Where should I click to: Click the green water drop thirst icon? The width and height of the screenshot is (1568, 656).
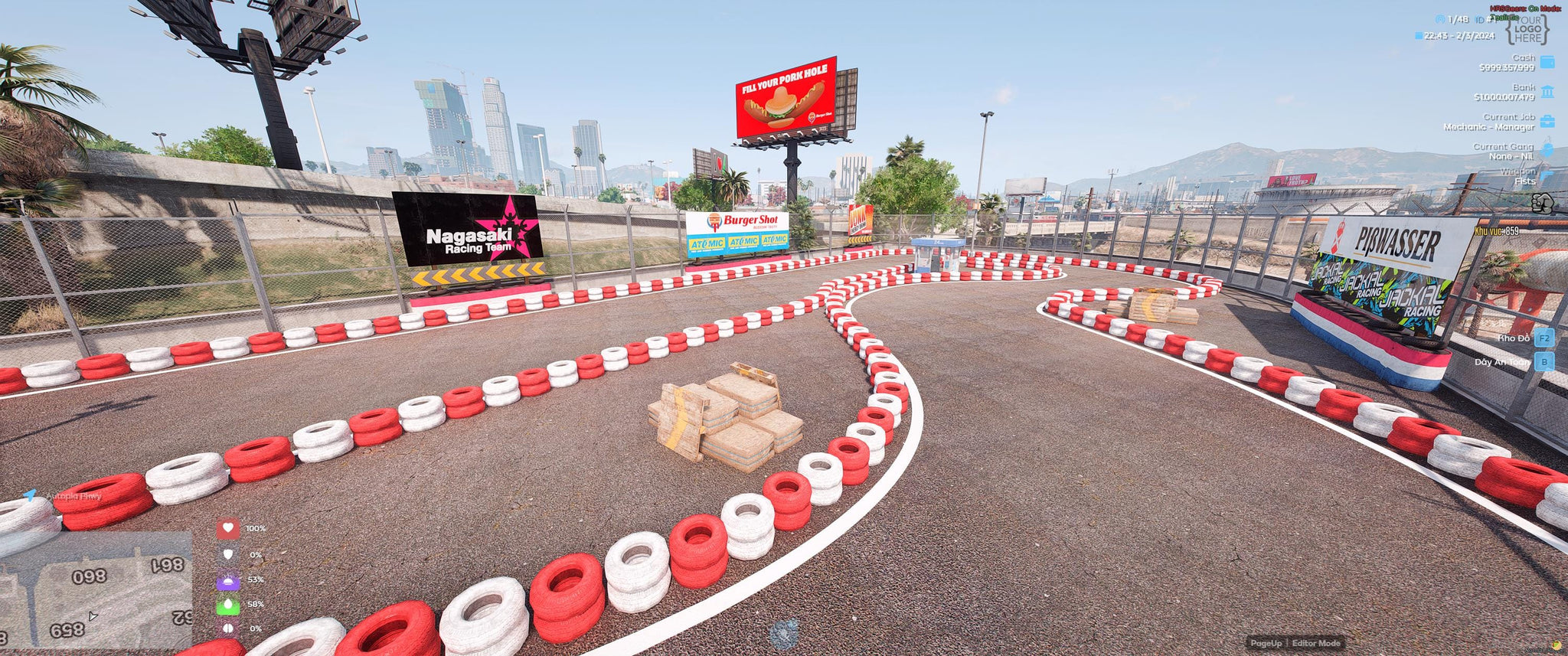(x=228, y=605)
